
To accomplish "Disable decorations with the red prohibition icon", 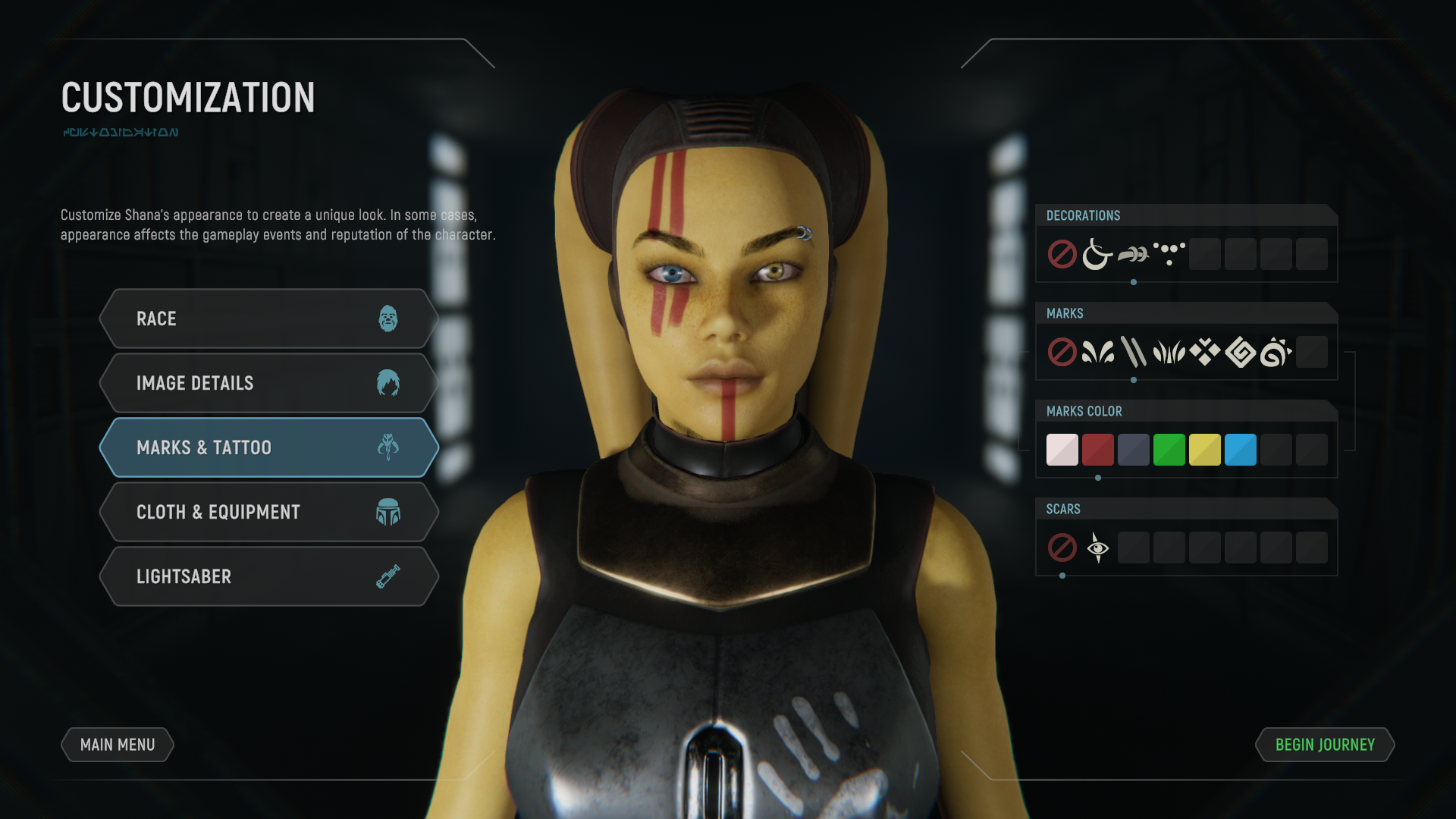I will pos(1062,253).
